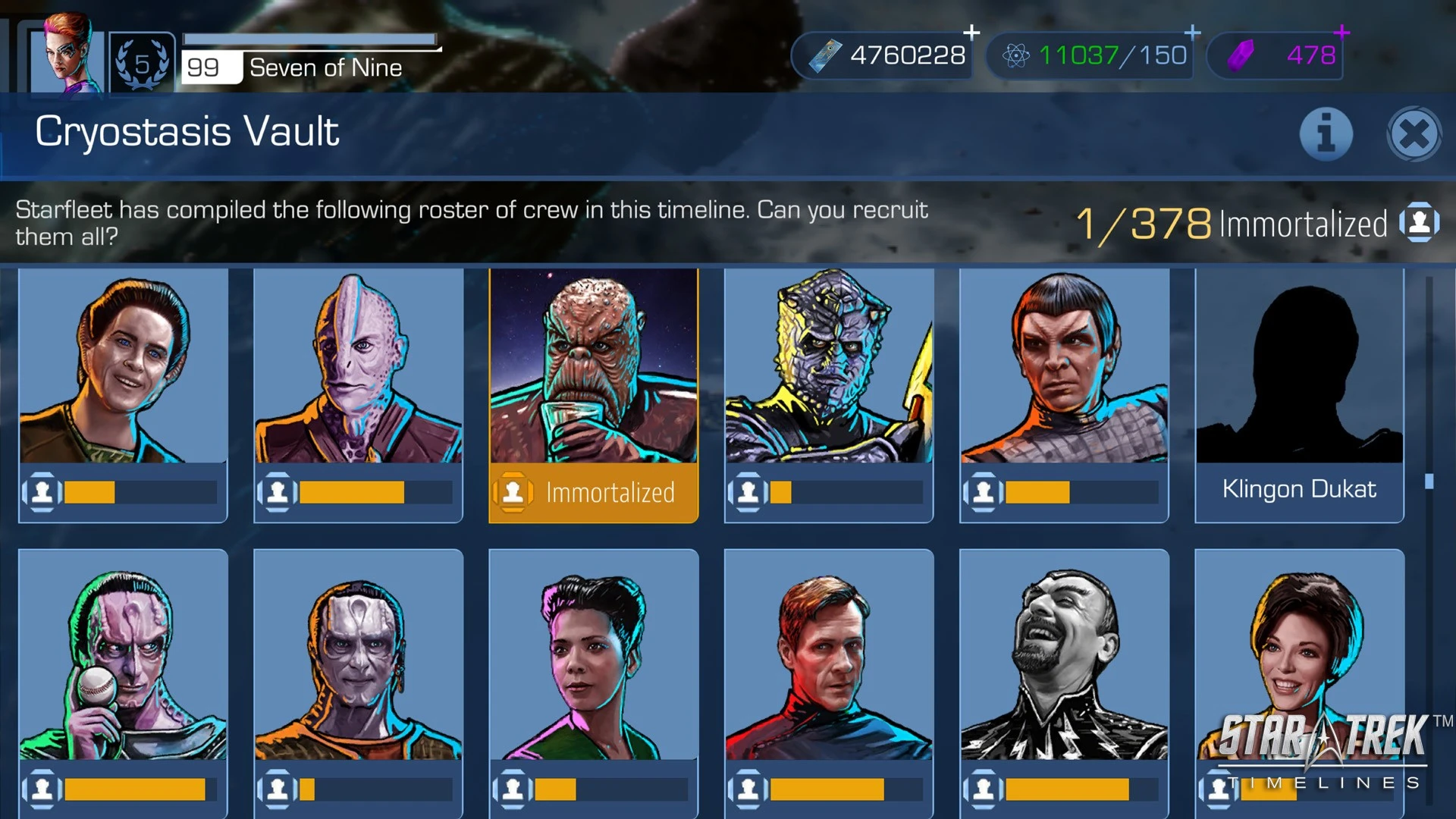The height and width of the screenshot is (819, 1456).
Task: Open the Seven of Nine captain portrait
Action: point(67,55)
